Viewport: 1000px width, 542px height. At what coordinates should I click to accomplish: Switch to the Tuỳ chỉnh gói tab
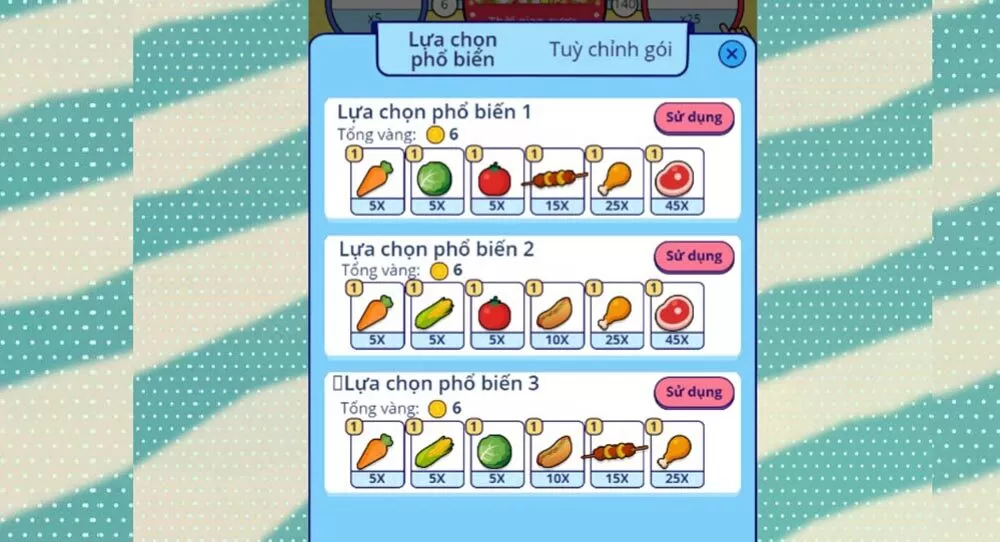click(610, 49)
